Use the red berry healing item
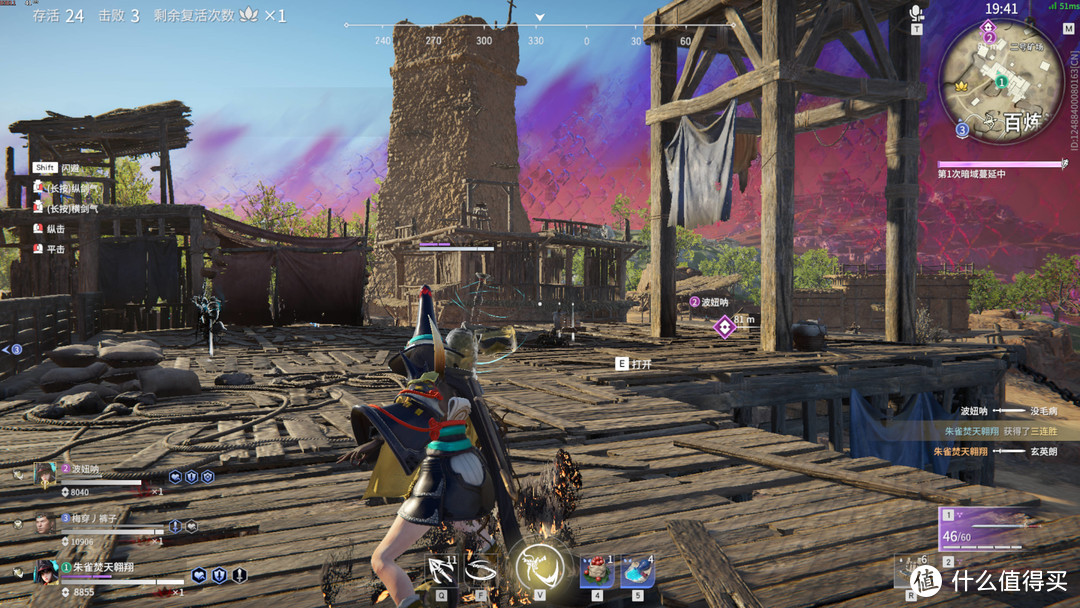This screenshot has width=1080, height=608. pos(597,571)
